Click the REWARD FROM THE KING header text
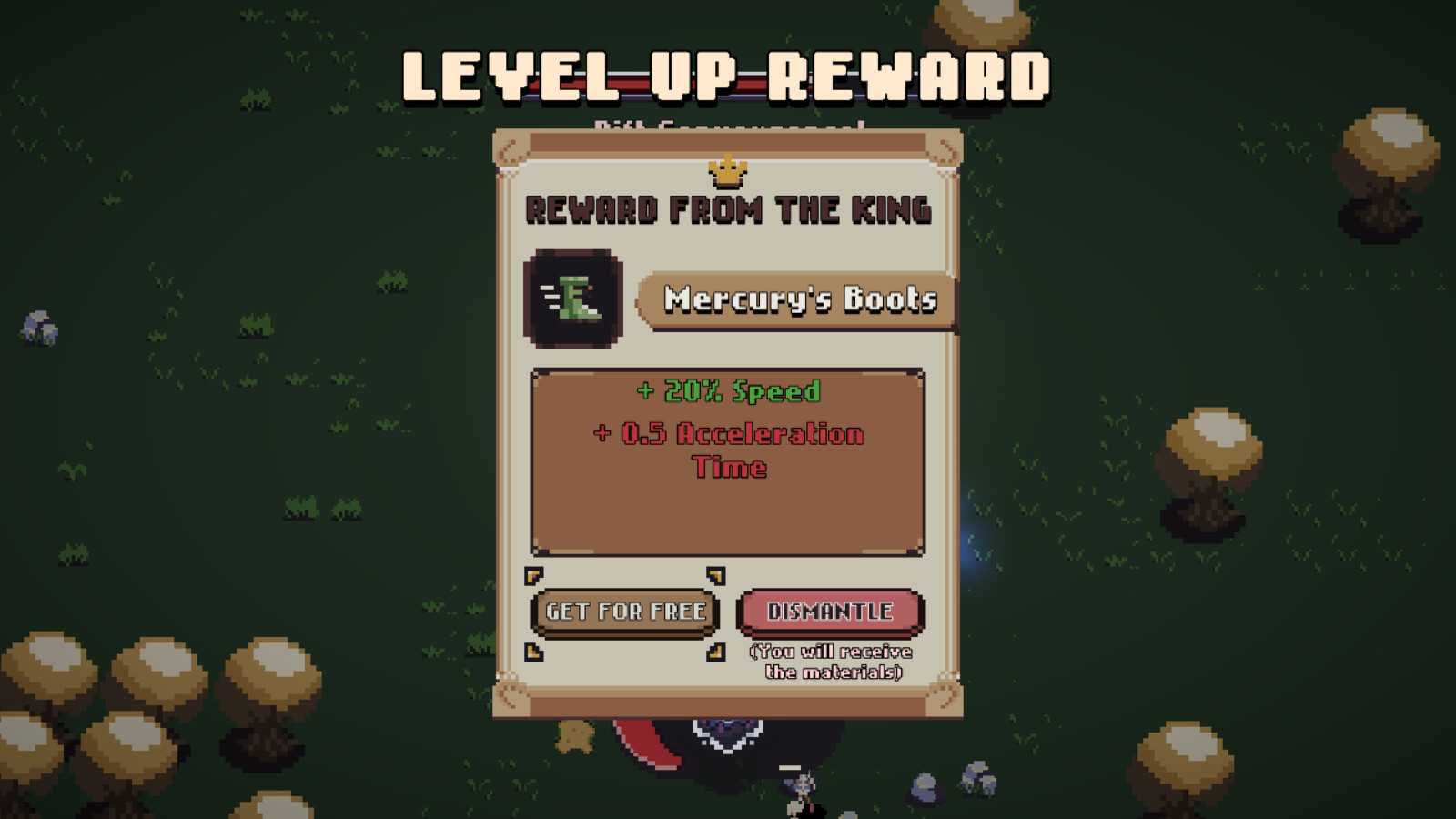 point(728,207)
